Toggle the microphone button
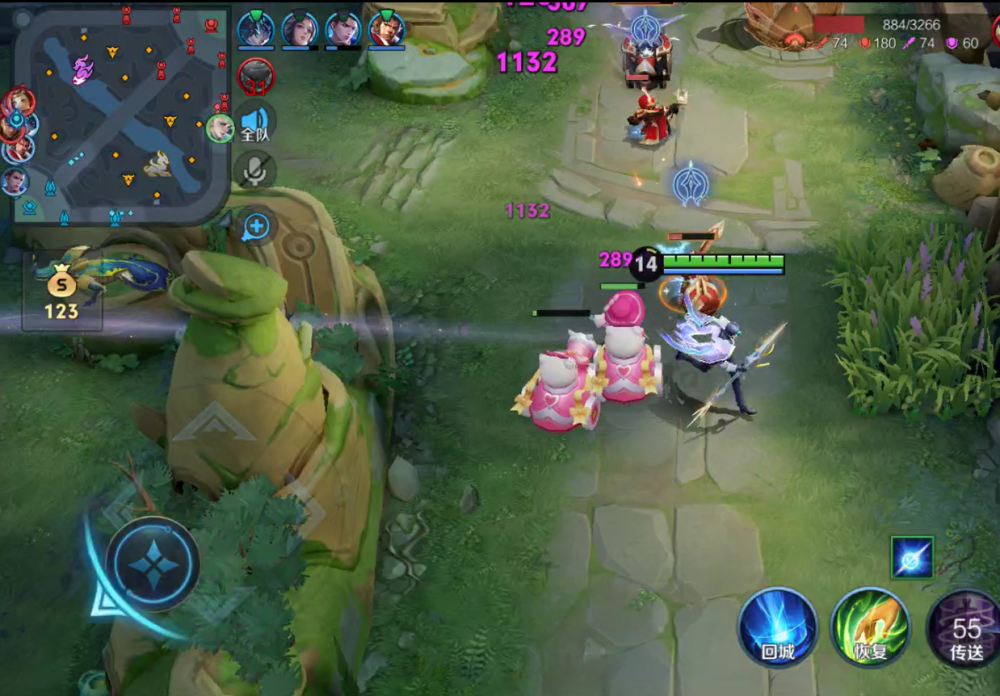This screenshot has height=696, width=1000. [255, 171]
